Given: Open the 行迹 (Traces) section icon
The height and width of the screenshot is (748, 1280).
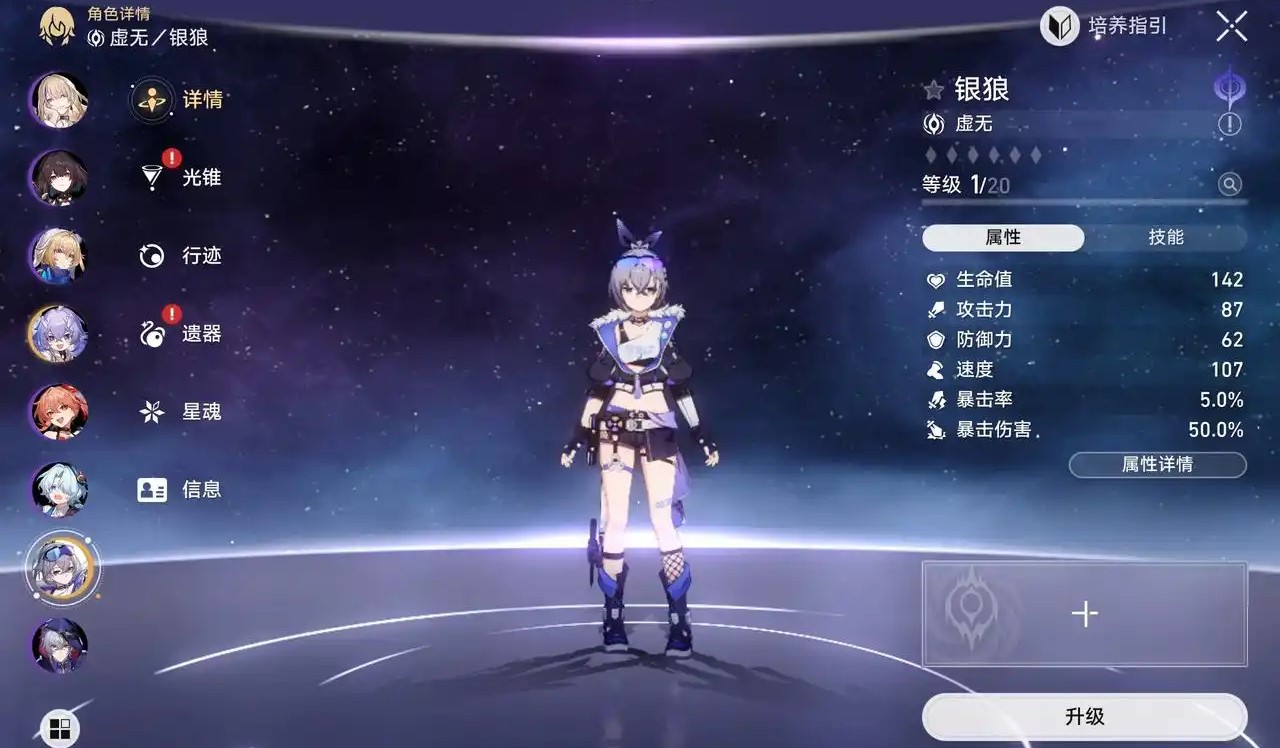Looking at the screenshot, I should click(150, 255).
